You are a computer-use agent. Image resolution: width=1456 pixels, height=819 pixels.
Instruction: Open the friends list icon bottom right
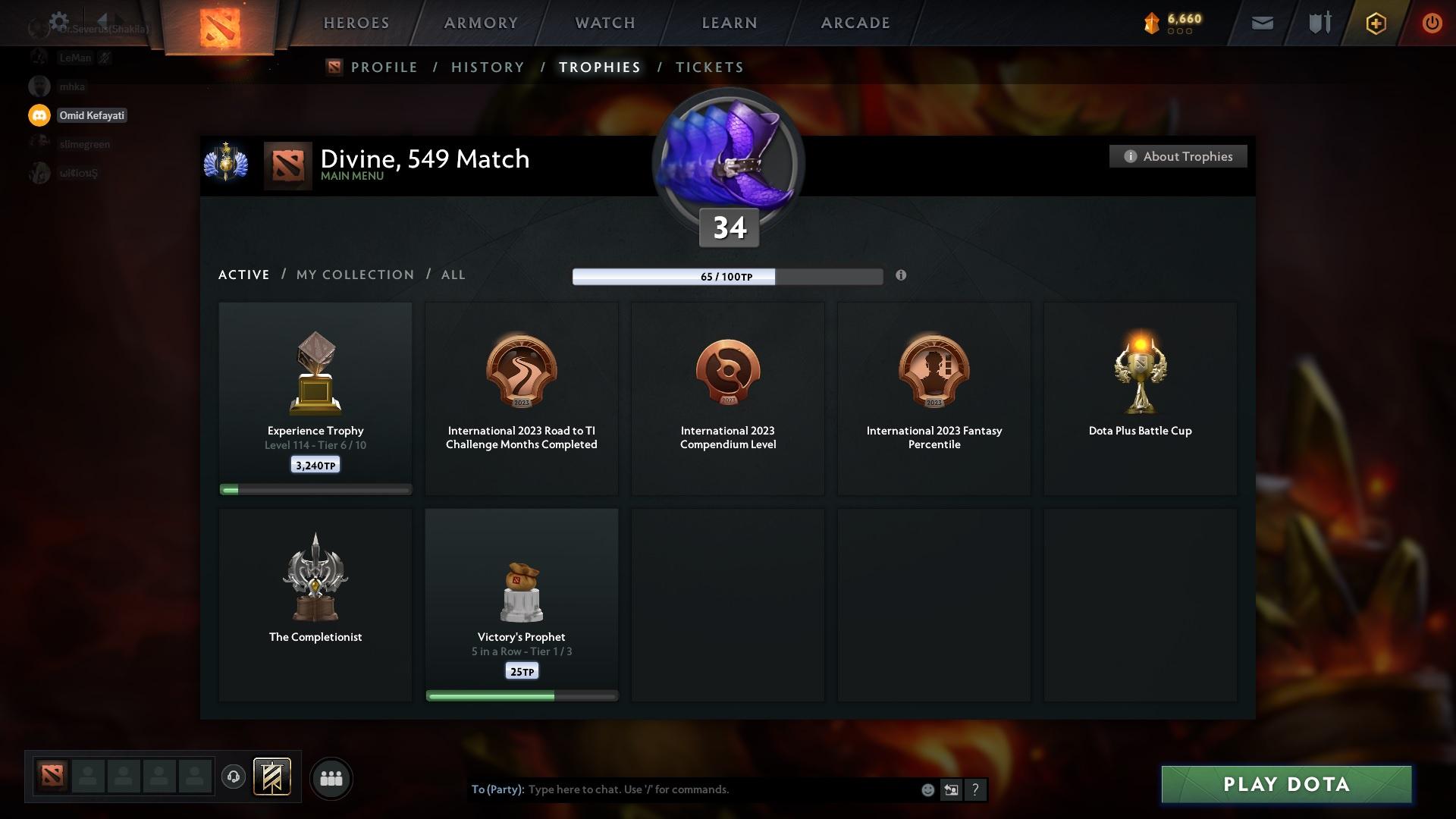tap(331, 778)
